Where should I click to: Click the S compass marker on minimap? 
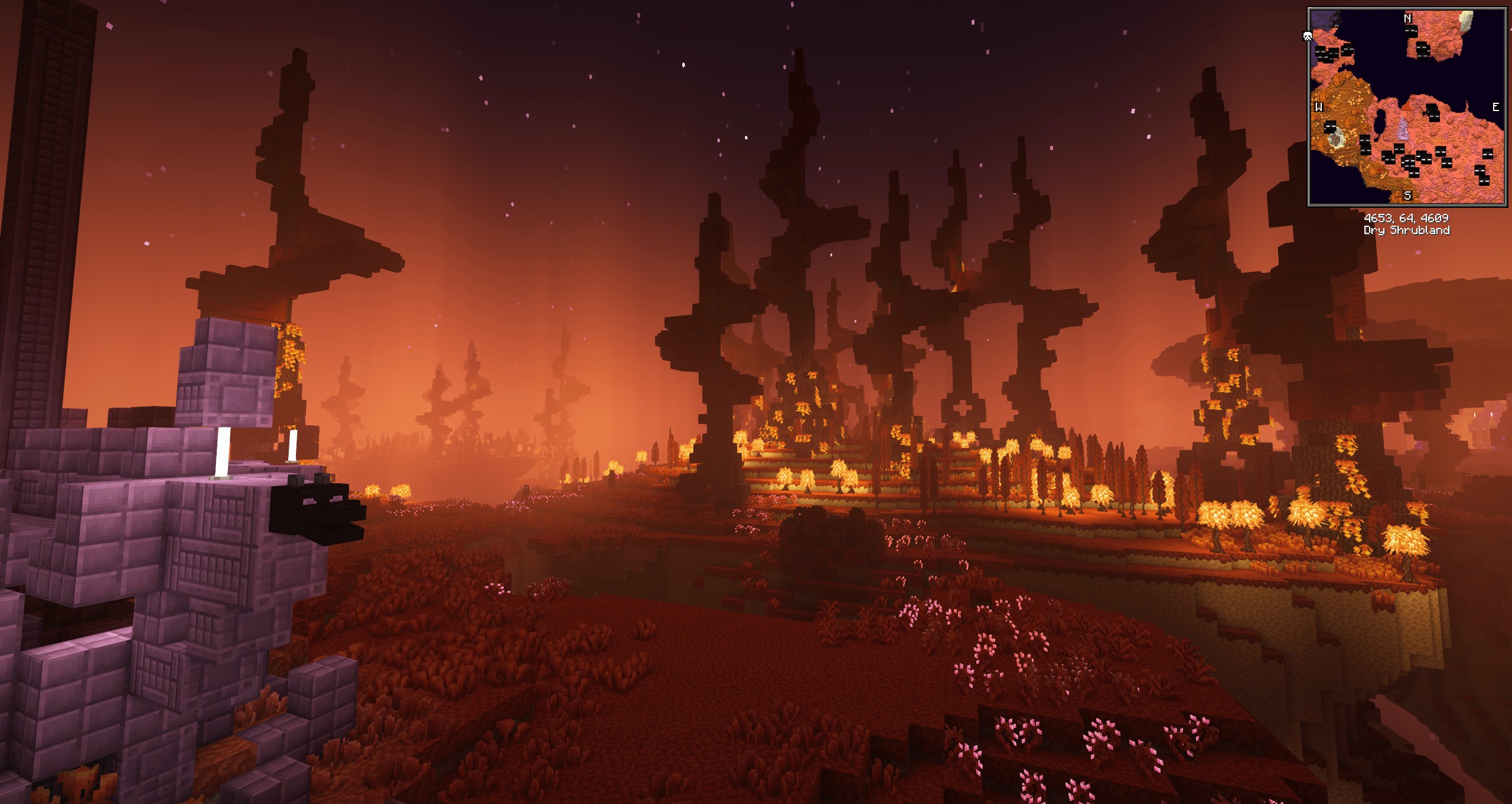point(1407,196)
